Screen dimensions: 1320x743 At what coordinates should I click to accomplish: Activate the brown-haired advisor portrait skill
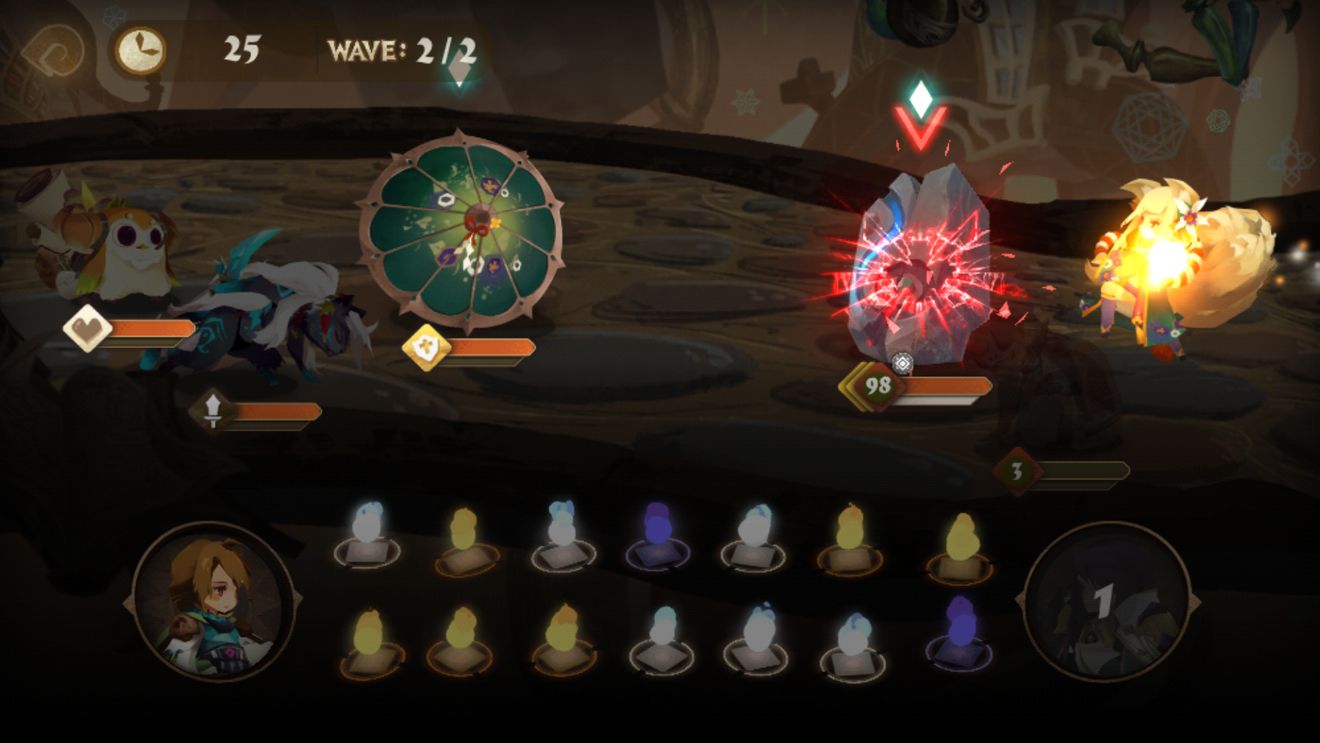[212, 602]
